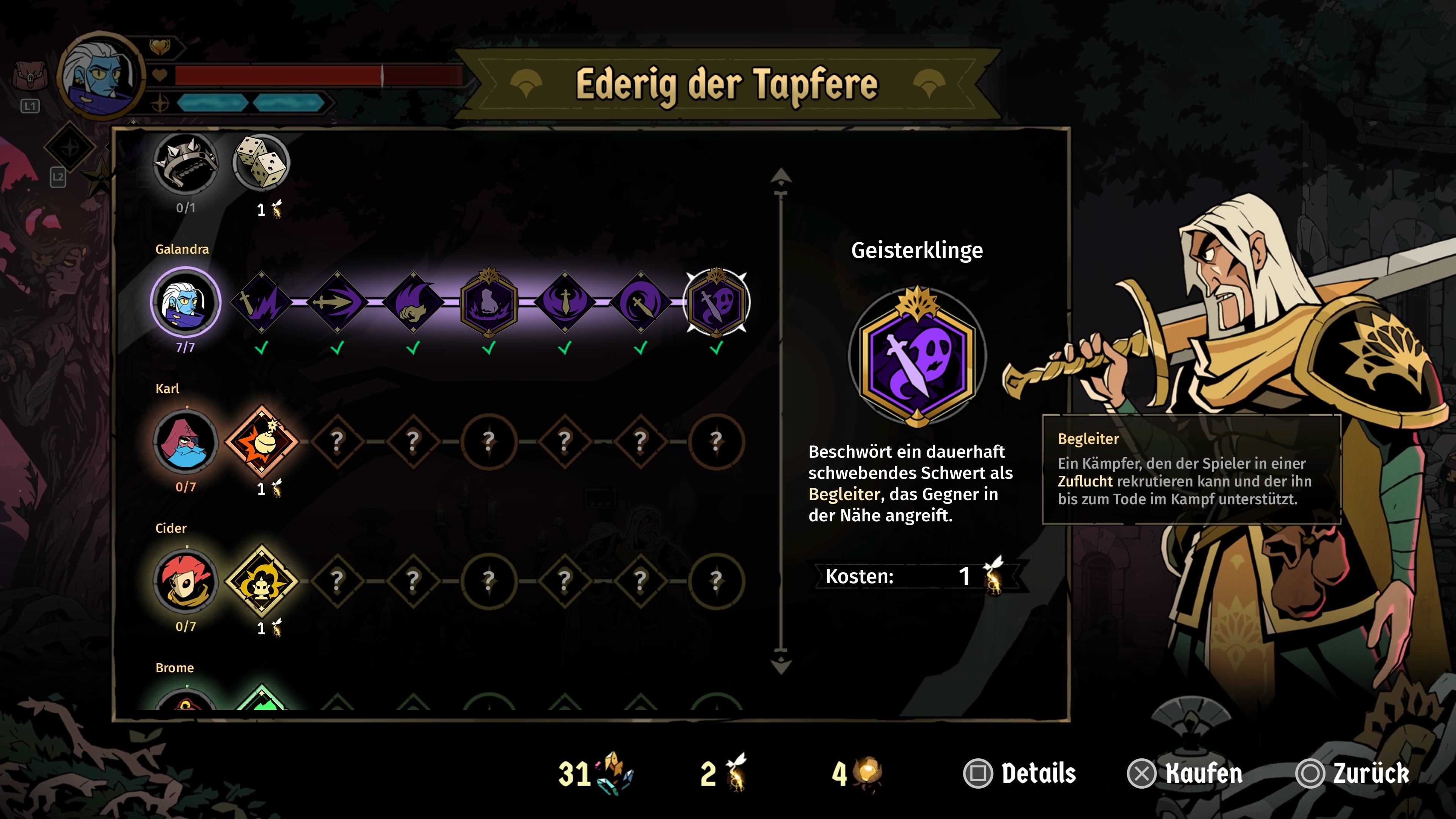Select Galandra's portrait in the skill tree
This screenshot has height=819, width=1456.
[x=185, y=303]
